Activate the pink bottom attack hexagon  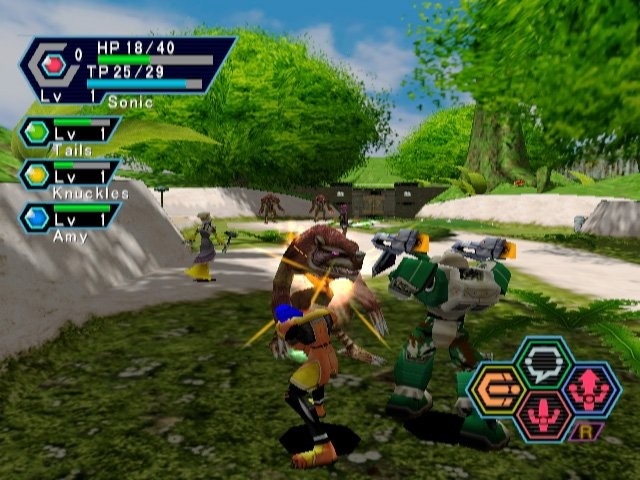543,415
